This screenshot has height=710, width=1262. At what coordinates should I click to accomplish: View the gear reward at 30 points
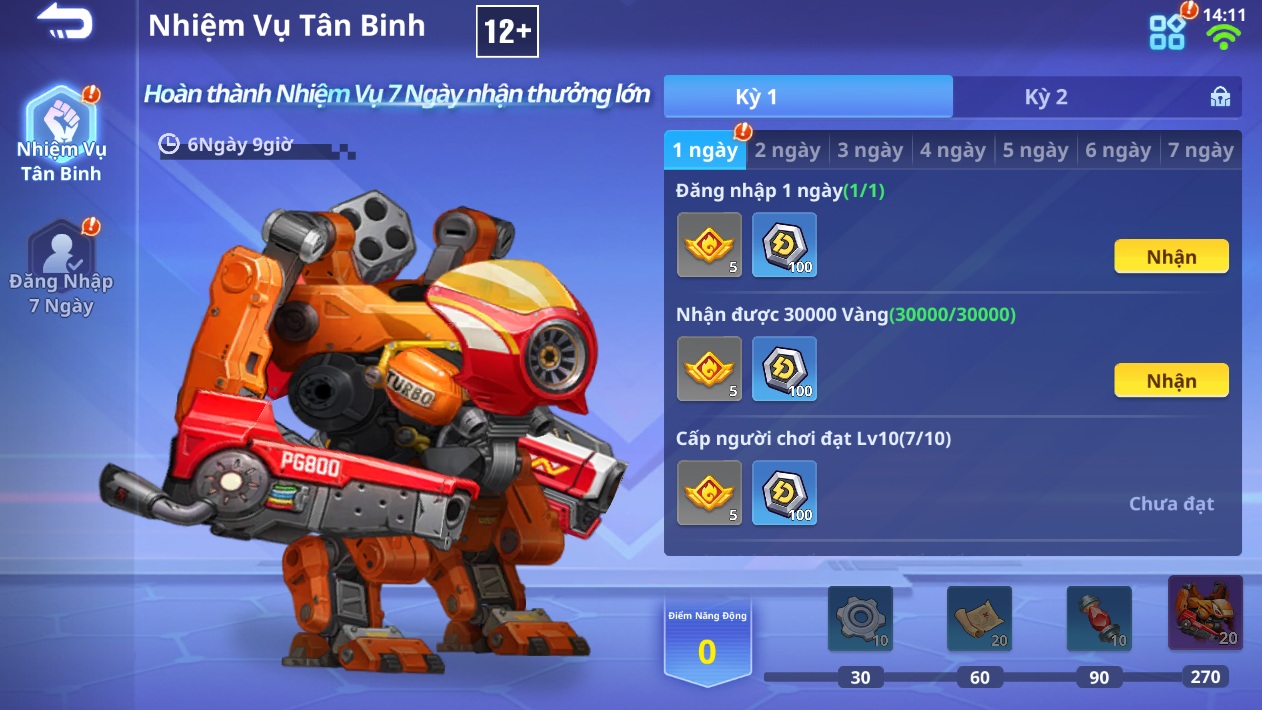point(860,619)
